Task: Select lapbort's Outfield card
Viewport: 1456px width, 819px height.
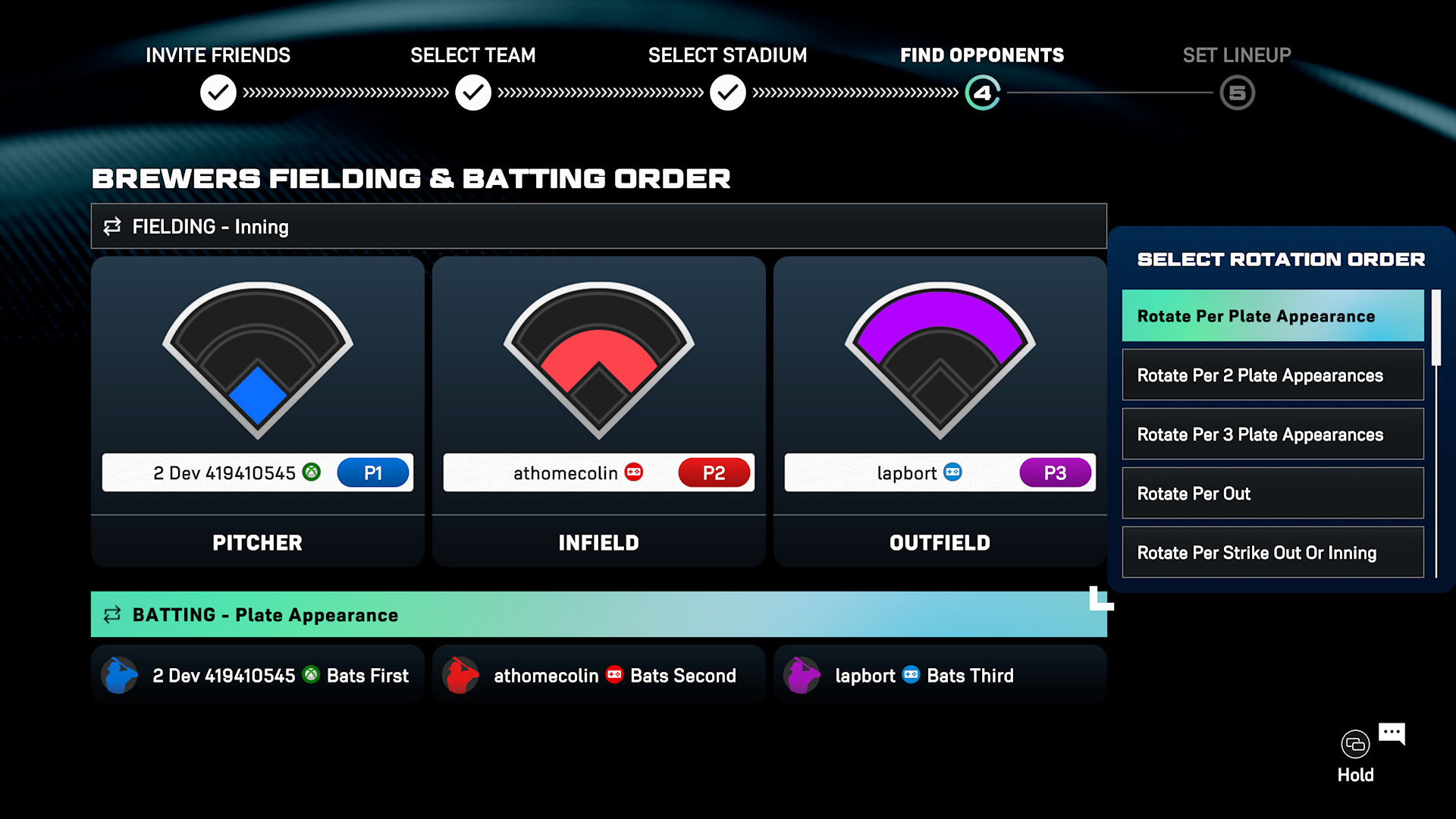Action: point(940,411)
